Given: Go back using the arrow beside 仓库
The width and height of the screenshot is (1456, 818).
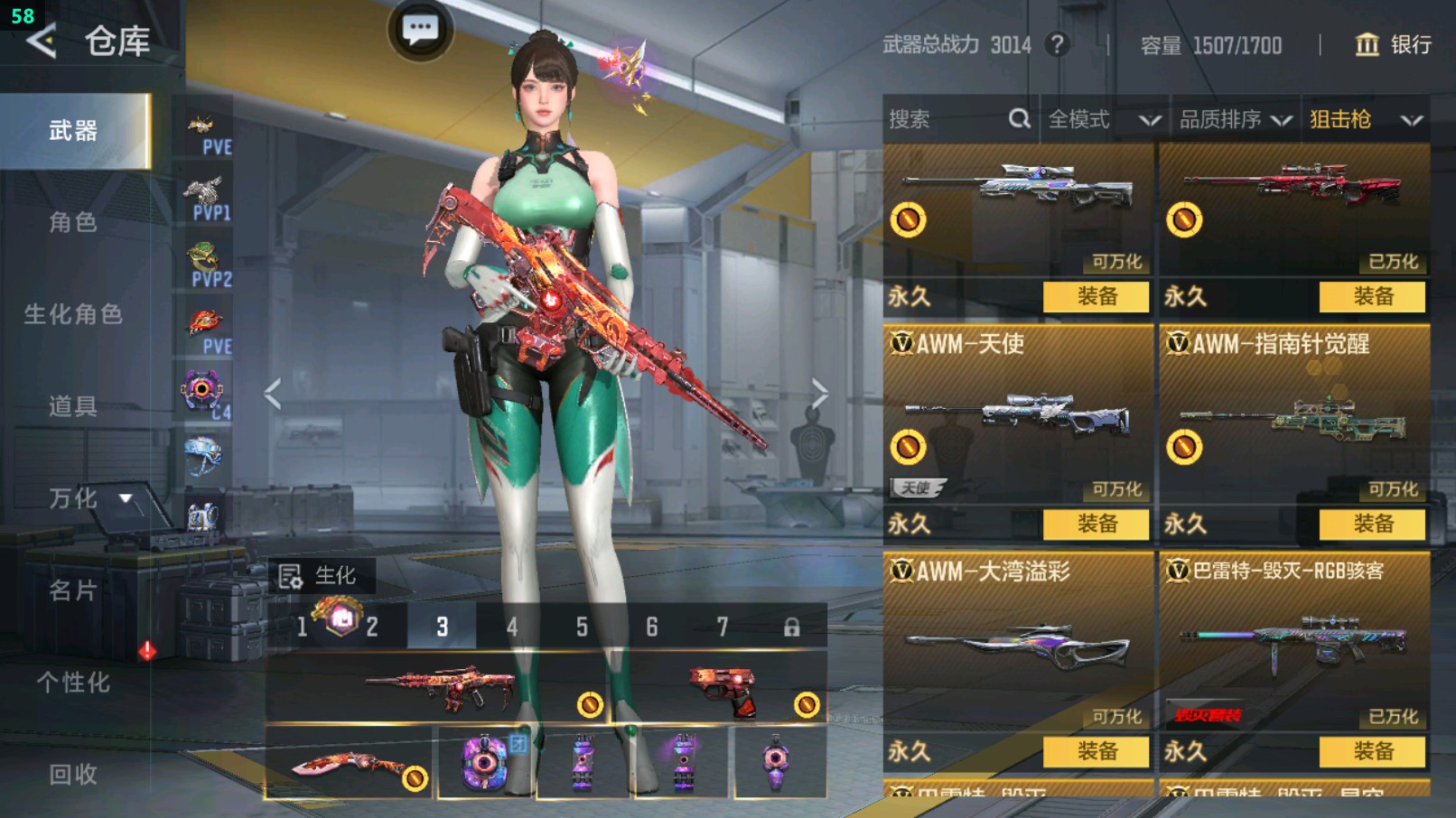Looking at the screenshot, I should 42,41.
